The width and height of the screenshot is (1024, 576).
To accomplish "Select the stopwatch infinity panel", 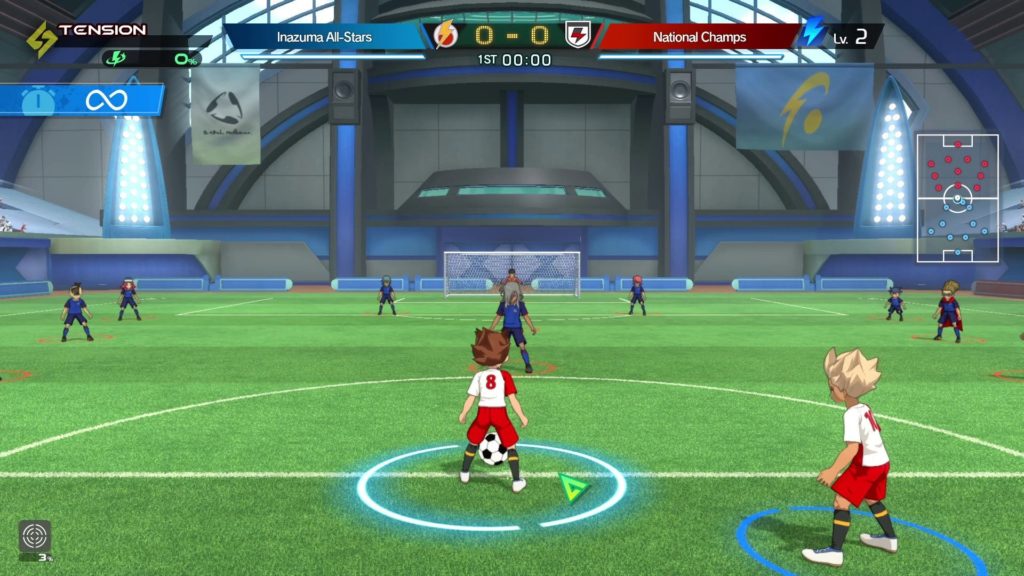I will pyautogui.click(x=82, y=100).
